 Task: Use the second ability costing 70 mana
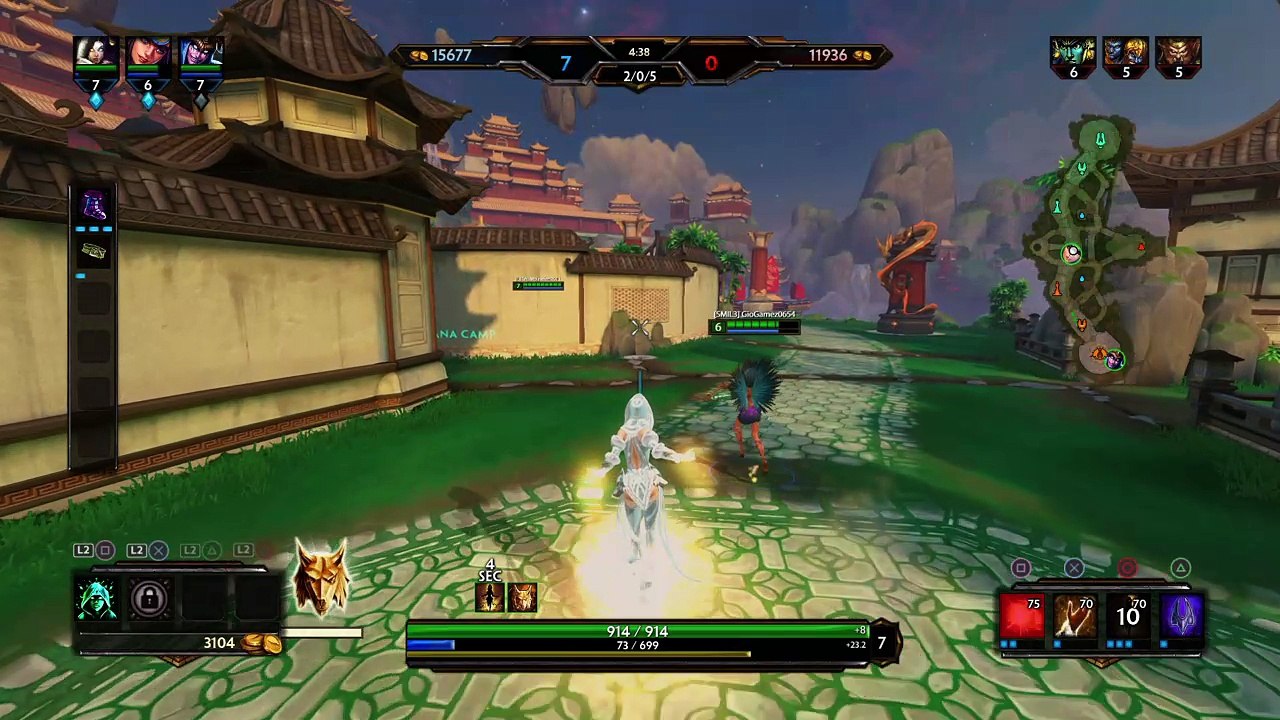pyautogui.click(x=1075, y=614)
